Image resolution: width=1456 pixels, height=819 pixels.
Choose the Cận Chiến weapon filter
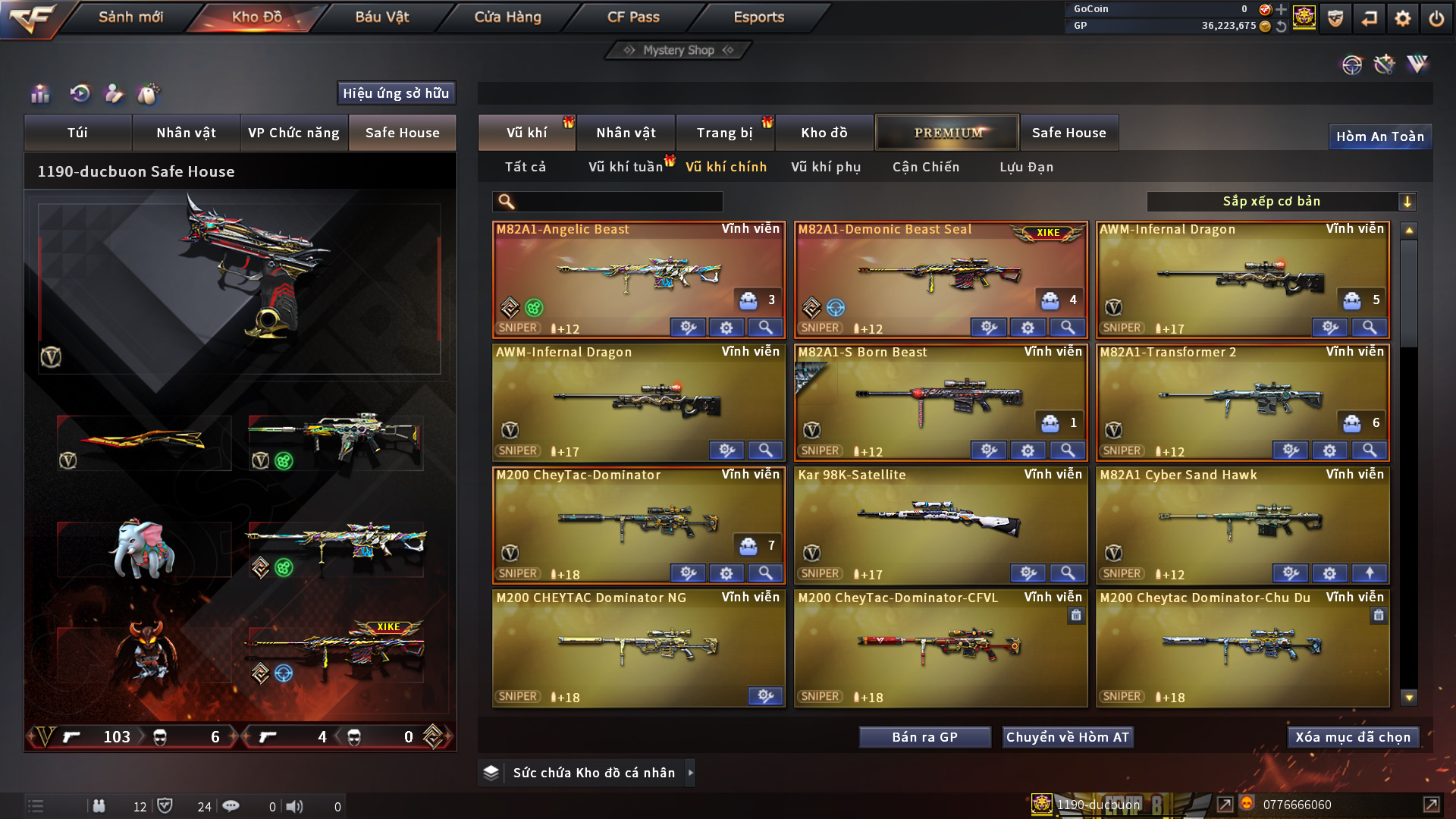pyautogui.click(x=925, y=167)
